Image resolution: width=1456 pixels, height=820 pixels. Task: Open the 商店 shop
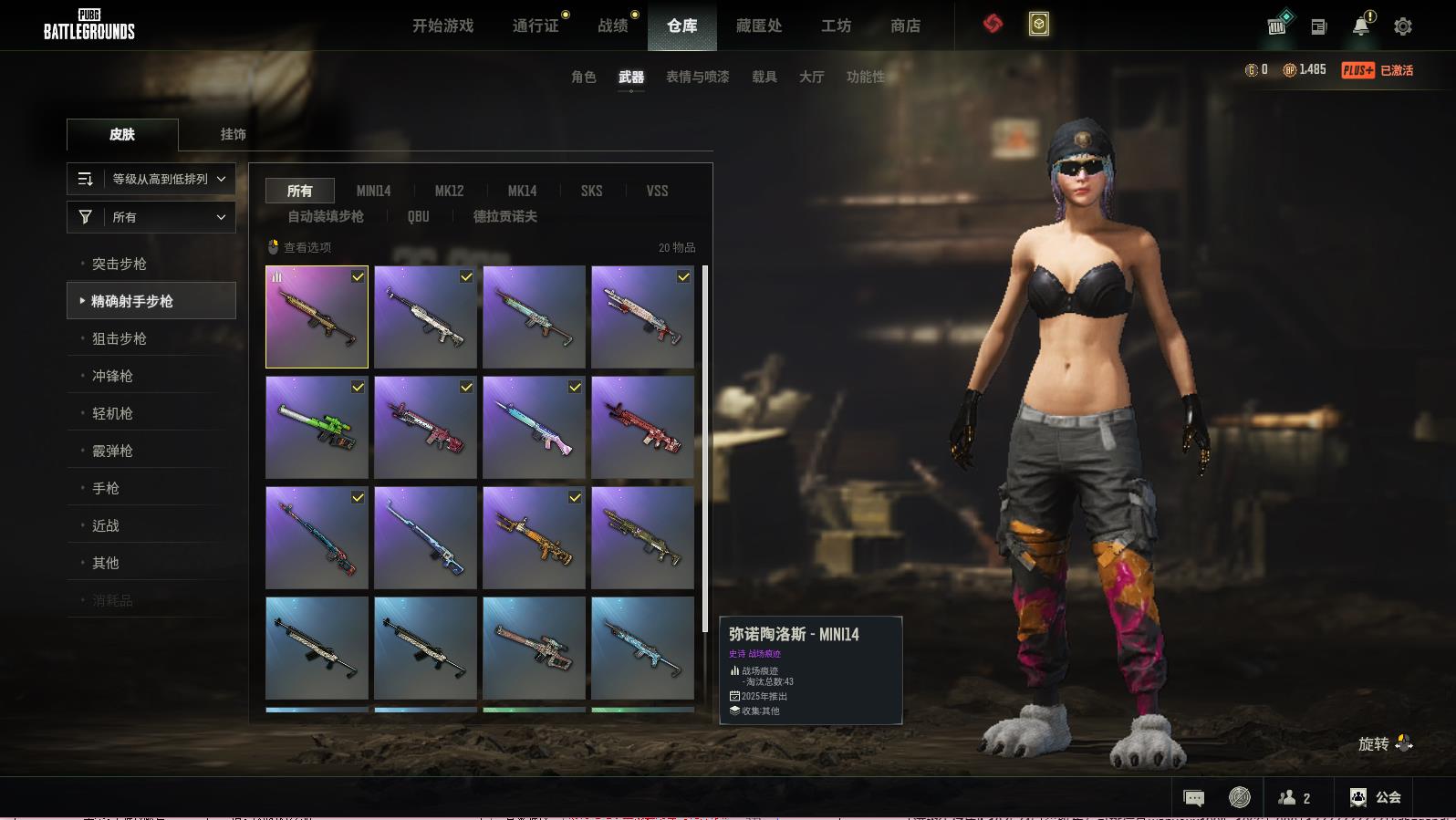click(905, 26)
